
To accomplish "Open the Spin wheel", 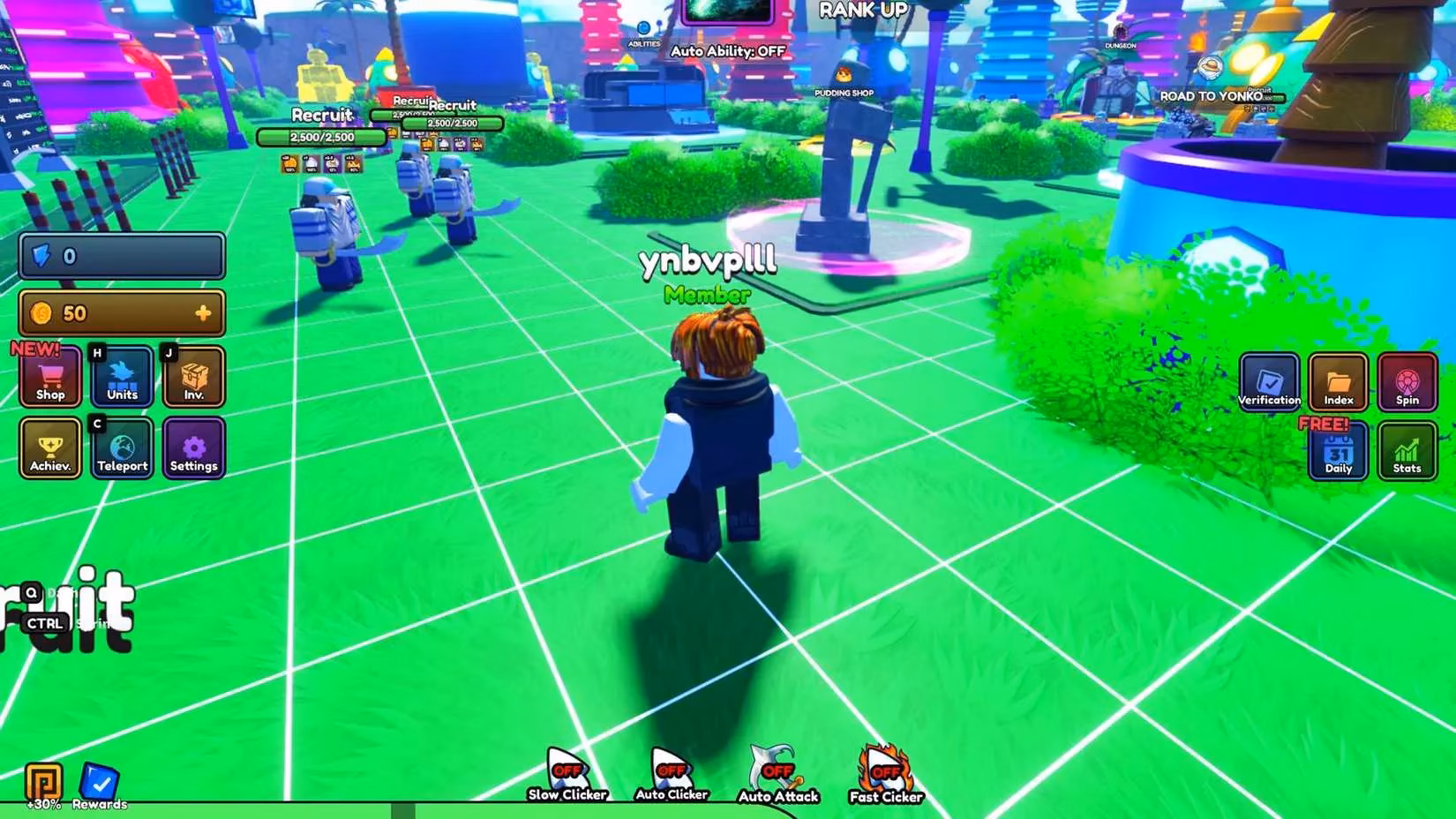I will [x=1406, y=383].
